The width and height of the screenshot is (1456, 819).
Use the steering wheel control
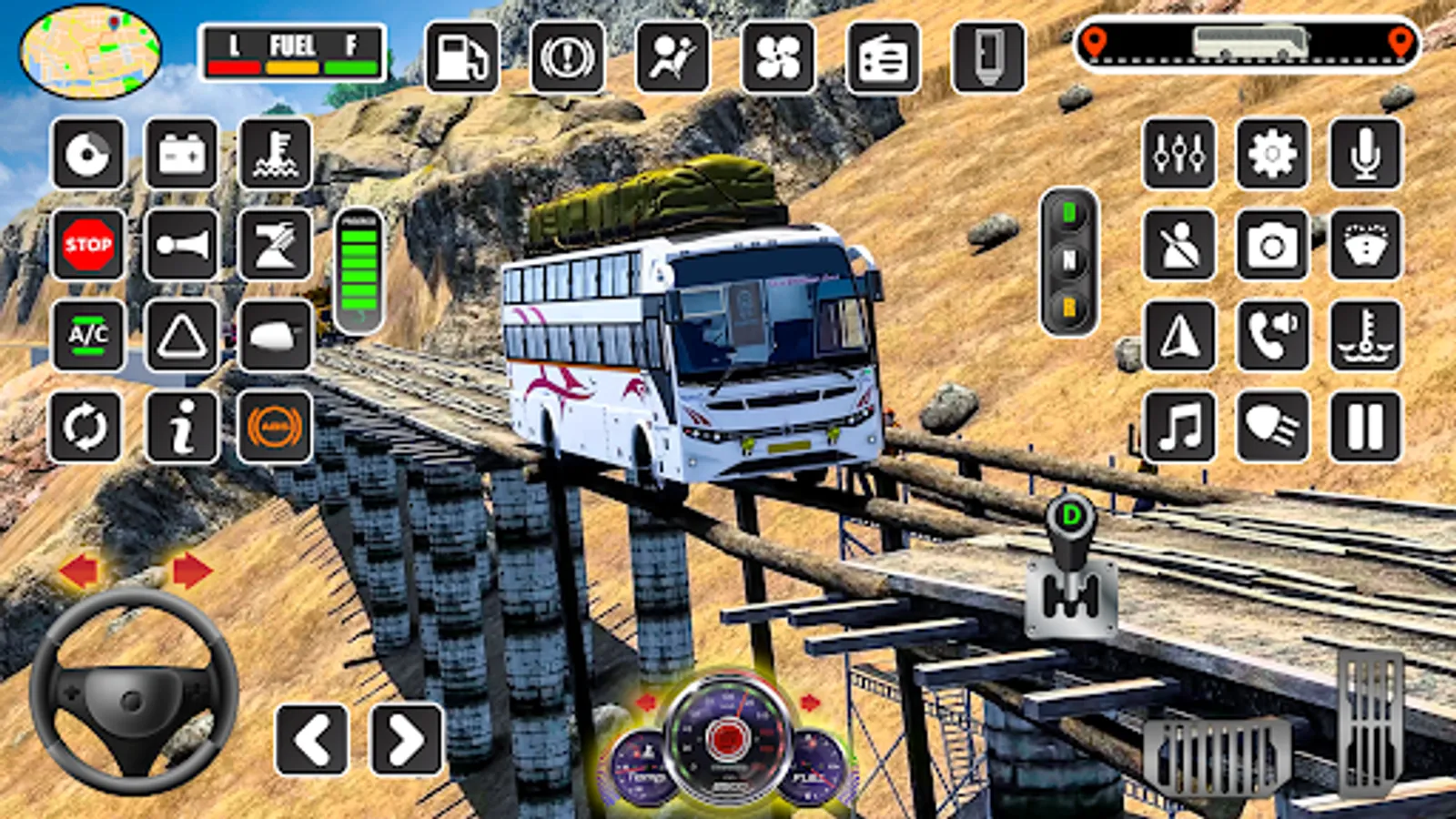click(x=133, y=693)
